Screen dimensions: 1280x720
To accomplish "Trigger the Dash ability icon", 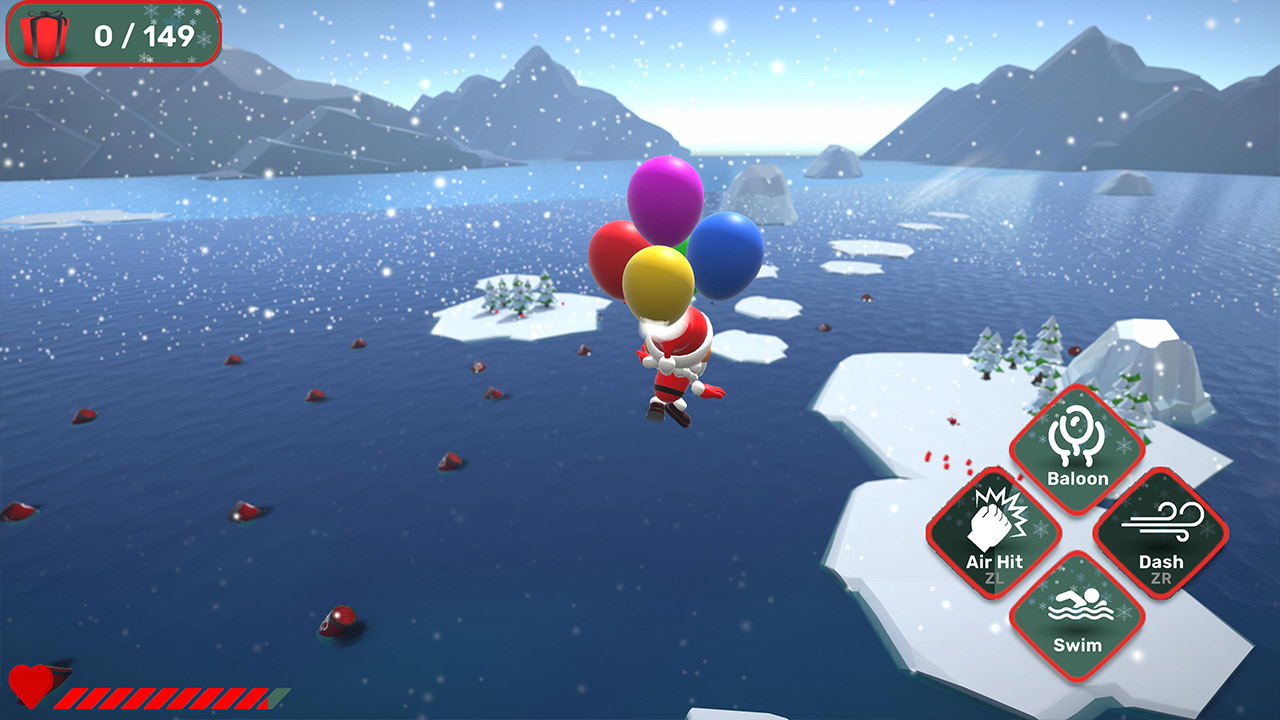I will tap(1163, 530).
